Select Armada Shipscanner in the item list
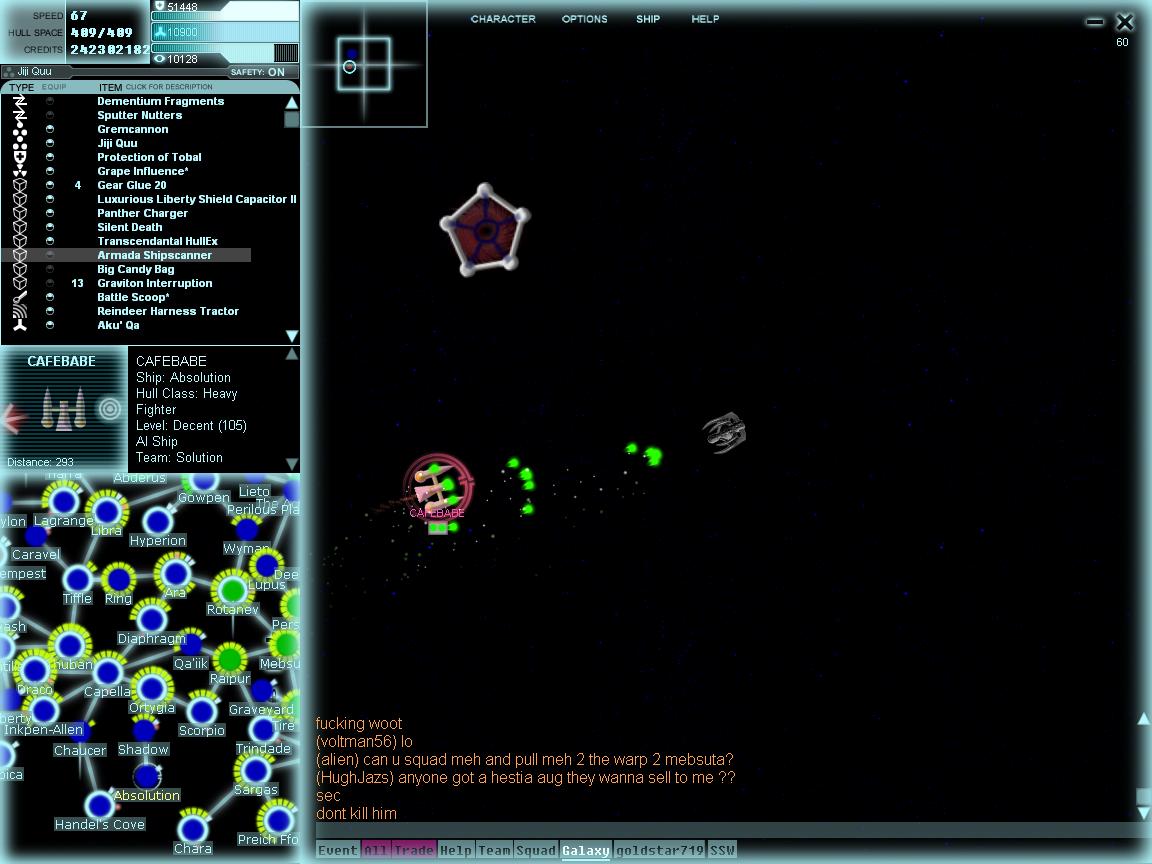The width and height of the screenshot is (1152, 864). click(x=154, y=255)
